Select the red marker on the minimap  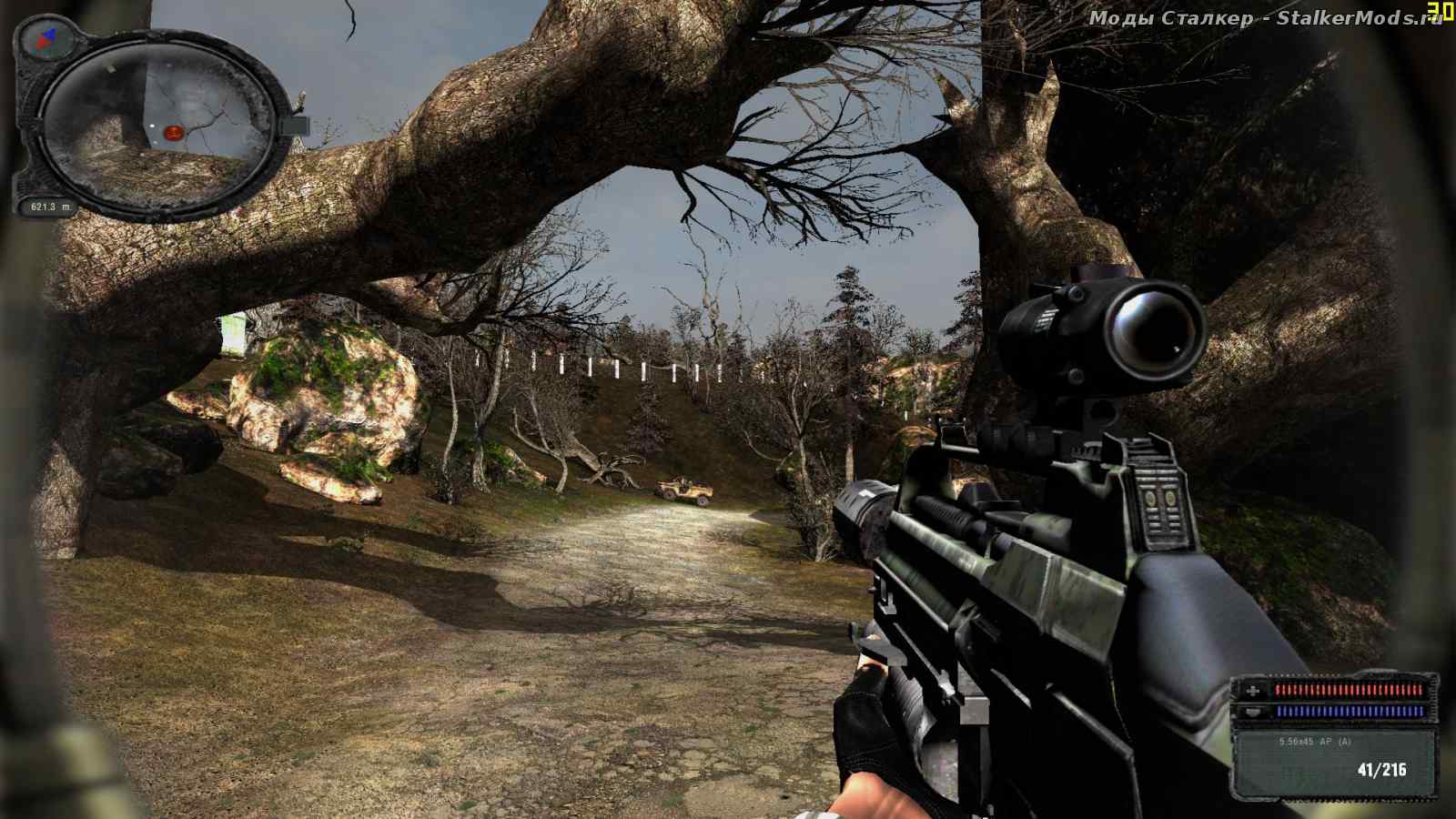point(174,134)
